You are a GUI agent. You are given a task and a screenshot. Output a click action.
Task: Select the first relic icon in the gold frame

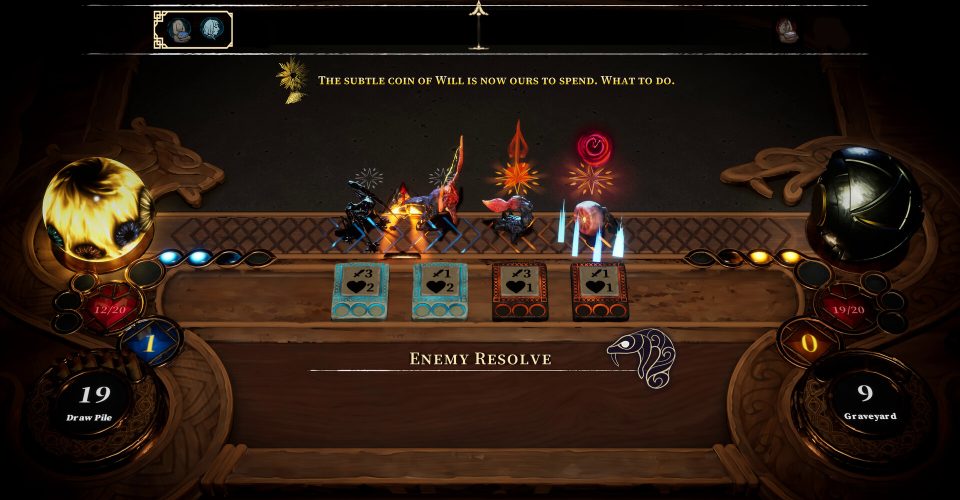[179, 29]
